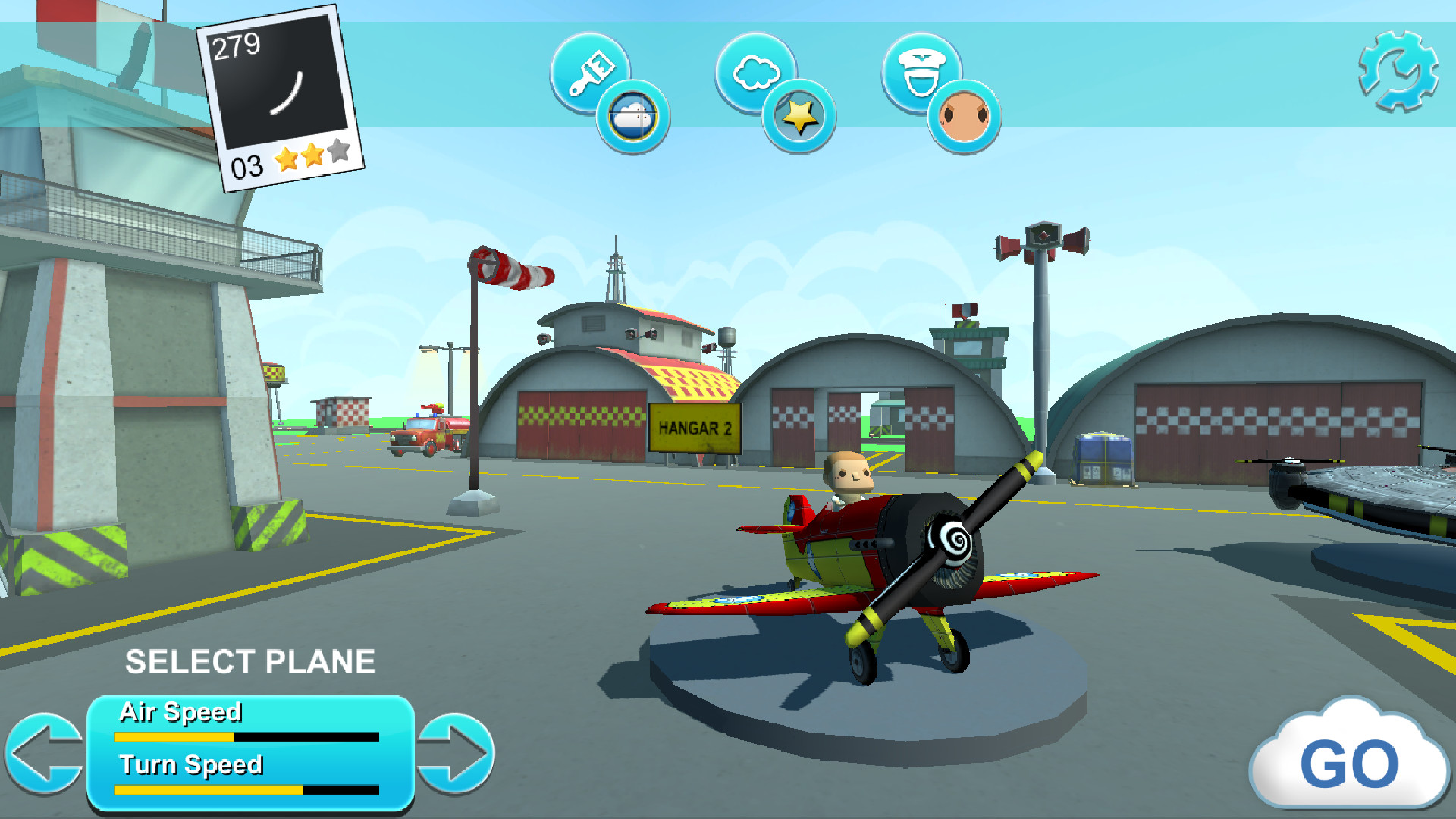Select the Air Speed label
The height and width of the screenshot is (819, 1456).
point(180,713)
